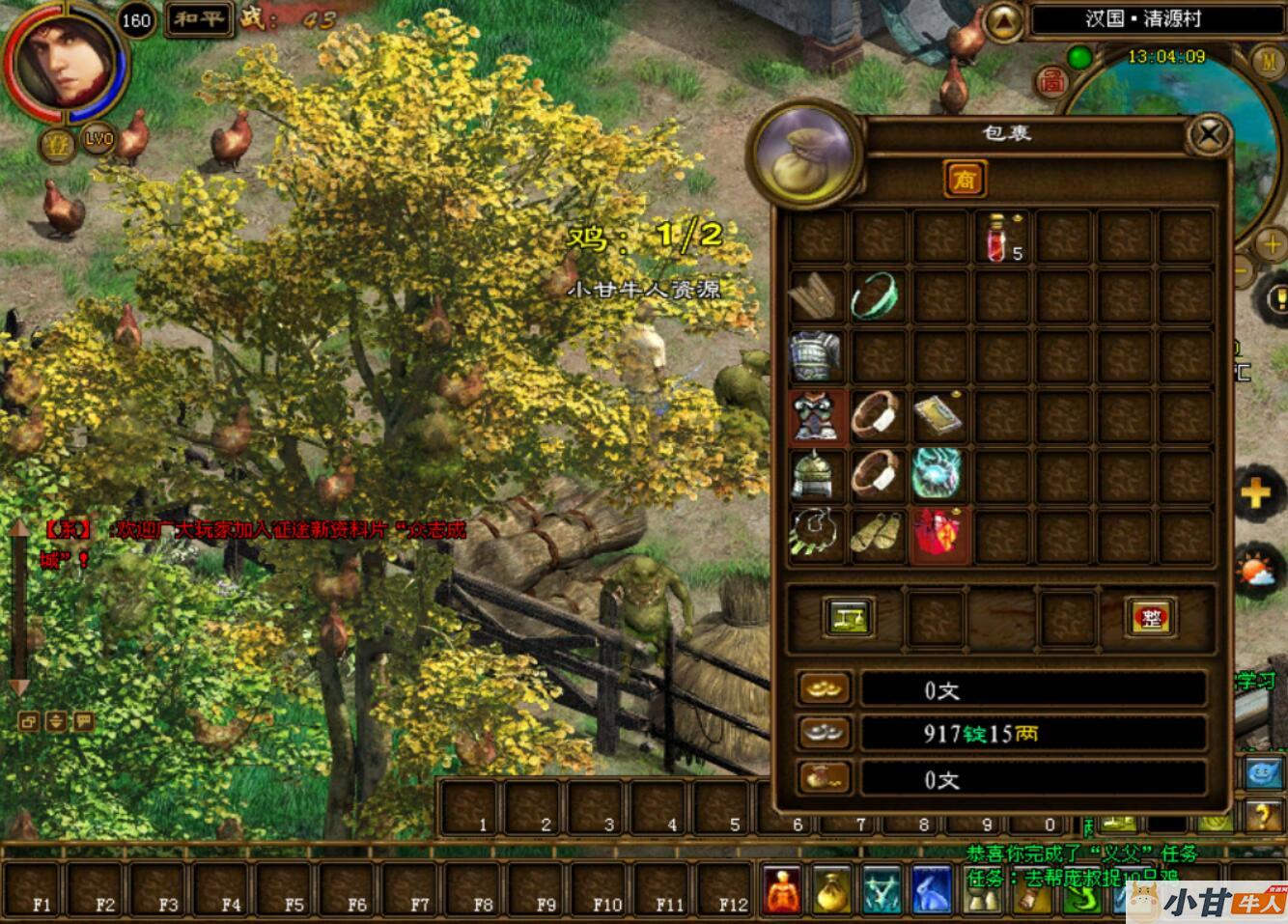This screenshot has width=1288, height=924.
Task: Toggle the 和平 peace mode button
Action: (199, 18)
